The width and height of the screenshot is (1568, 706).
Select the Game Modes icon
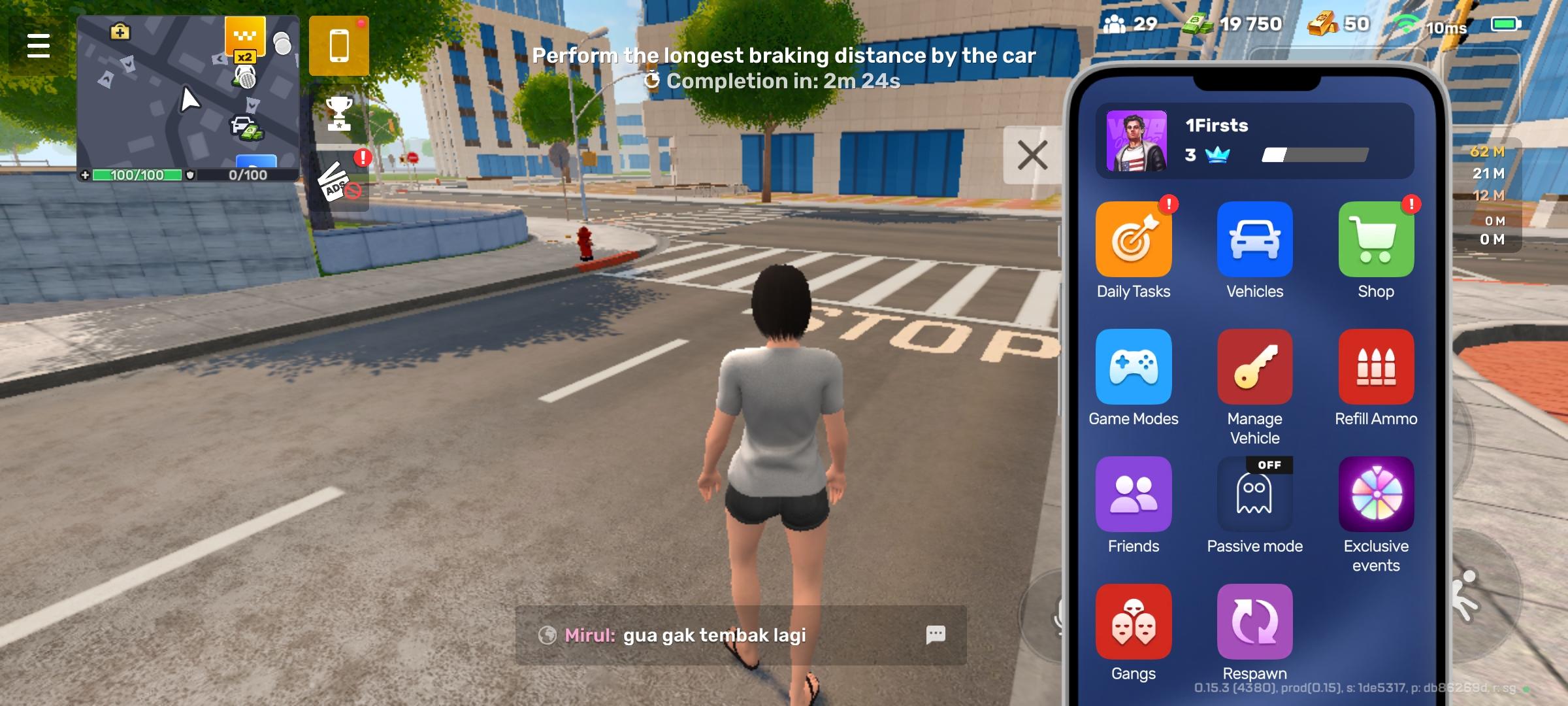[x=1134, y=366]
